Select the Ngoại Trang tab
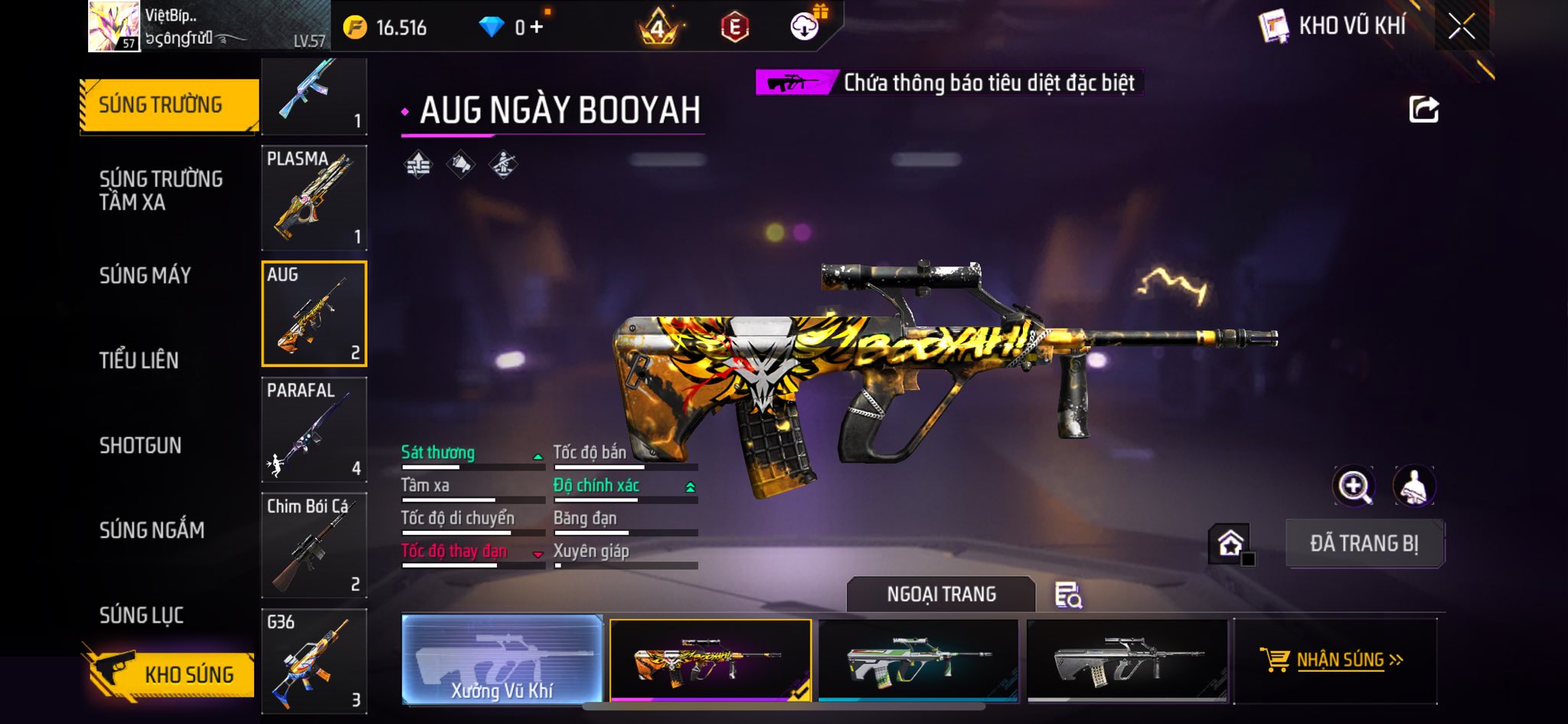Image resolution: width=1568 pixels, height=724 pixels. click(941, 594)
